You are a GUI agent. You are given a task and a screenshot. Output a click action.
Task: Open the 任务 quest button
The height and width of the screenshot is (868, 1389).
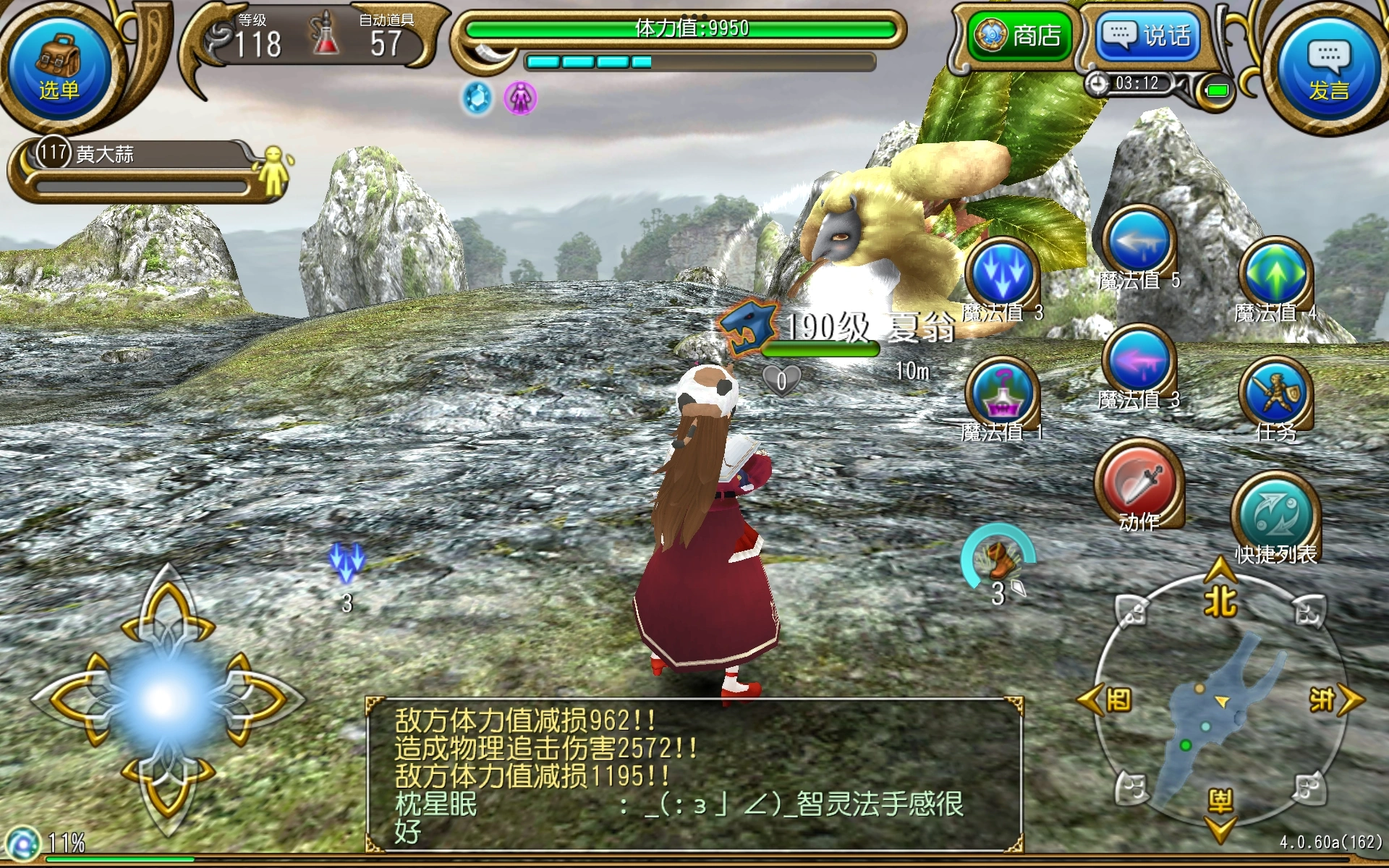[x=1275, y=395]
